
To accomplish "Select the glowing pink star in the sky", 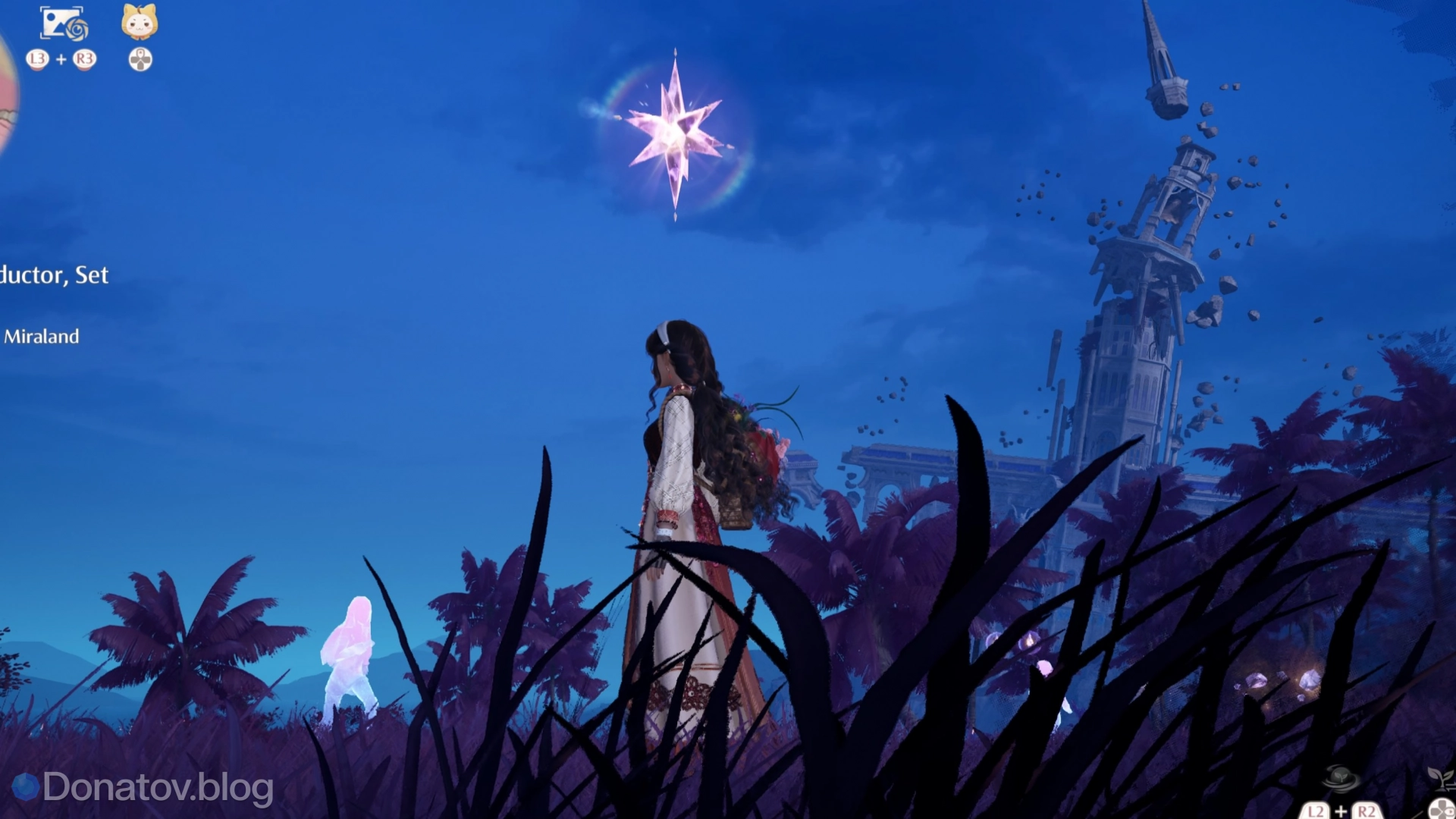I will tap(677, 136).
